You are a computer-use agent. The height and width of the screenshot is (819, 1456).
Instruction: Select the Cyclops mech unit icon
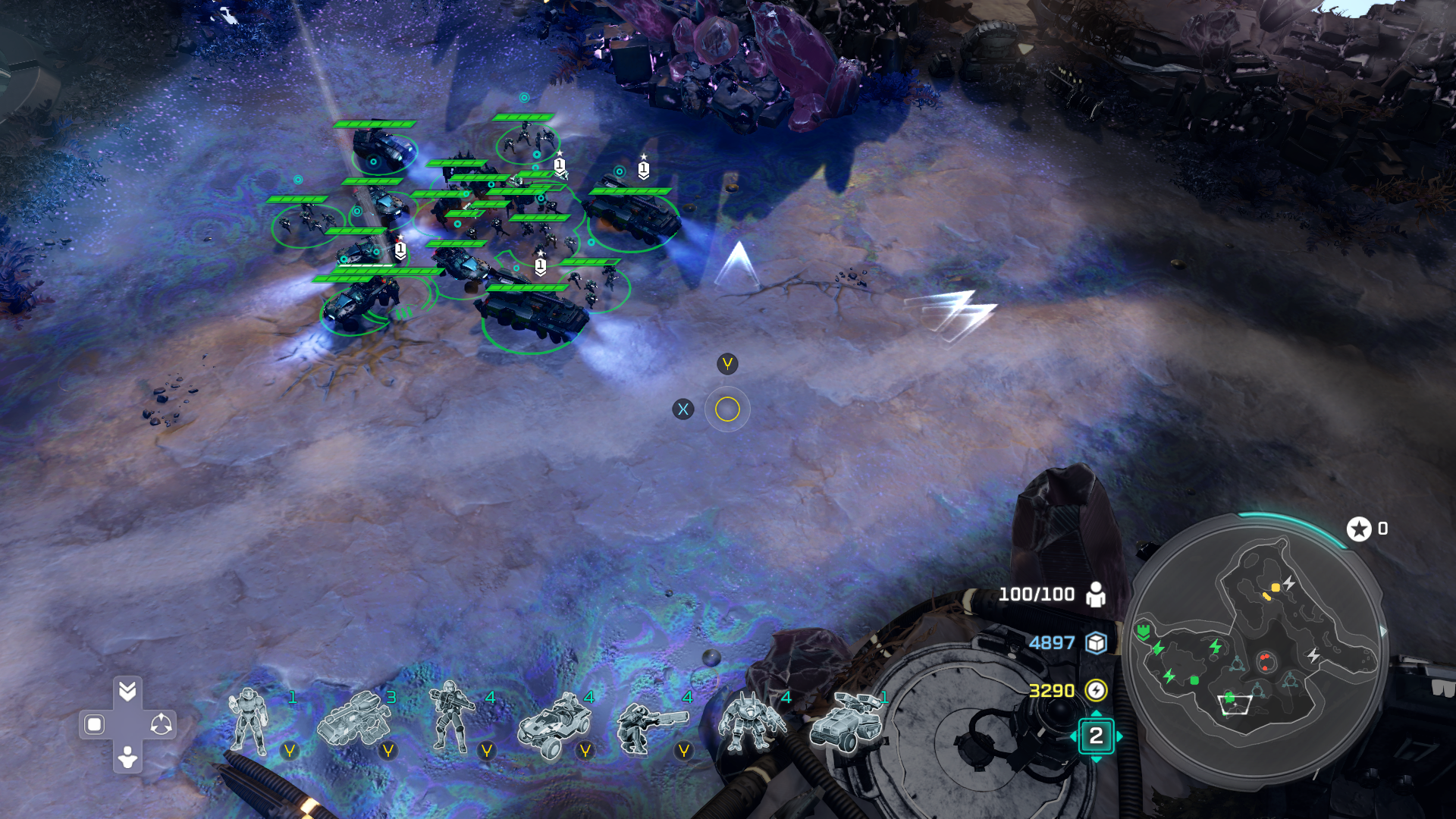click(x=749, y=724)
